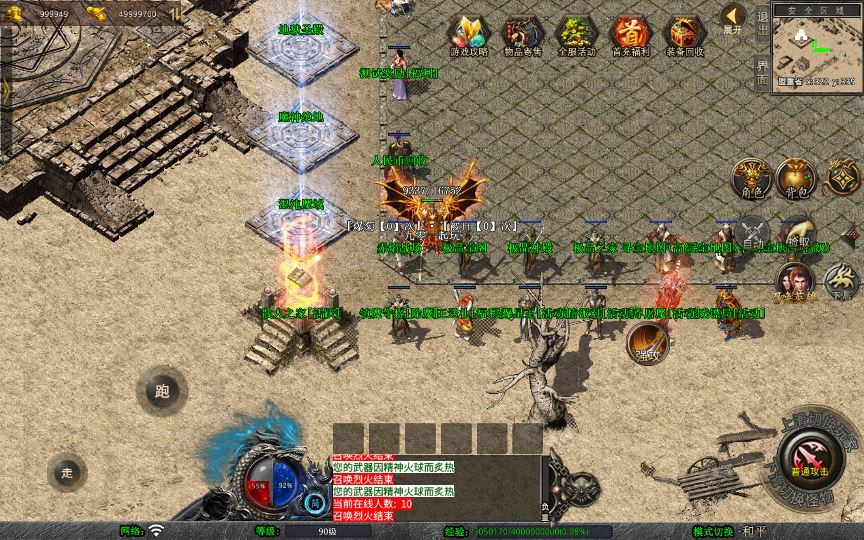Open the 角色 character sheet
The width and height of the screenshot is (864, 540).
click(x=750, y=179)
